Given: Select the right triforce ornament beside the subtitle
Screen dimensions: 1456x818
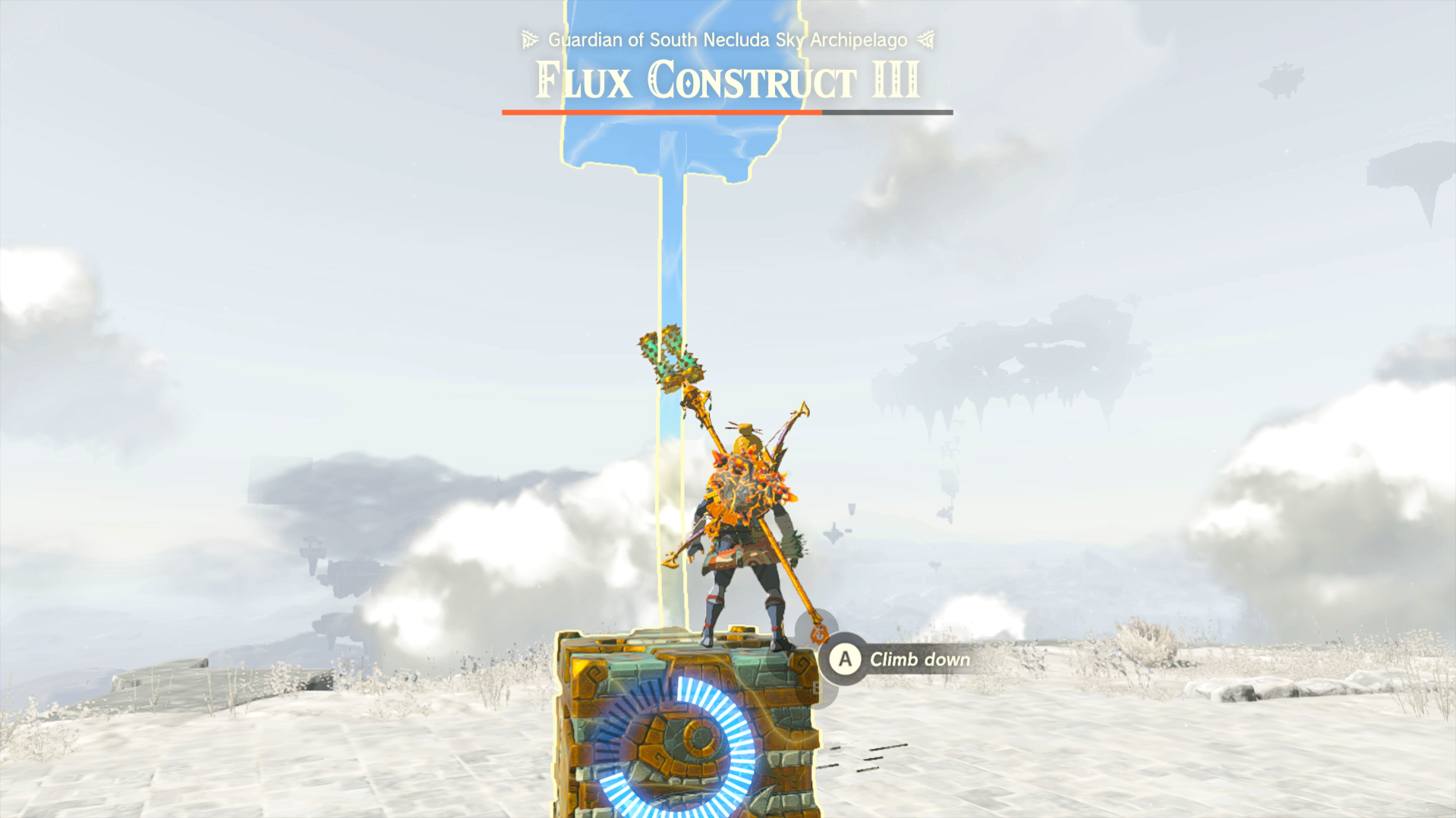Looking at the screenshot, I should [x=925, y=39].
